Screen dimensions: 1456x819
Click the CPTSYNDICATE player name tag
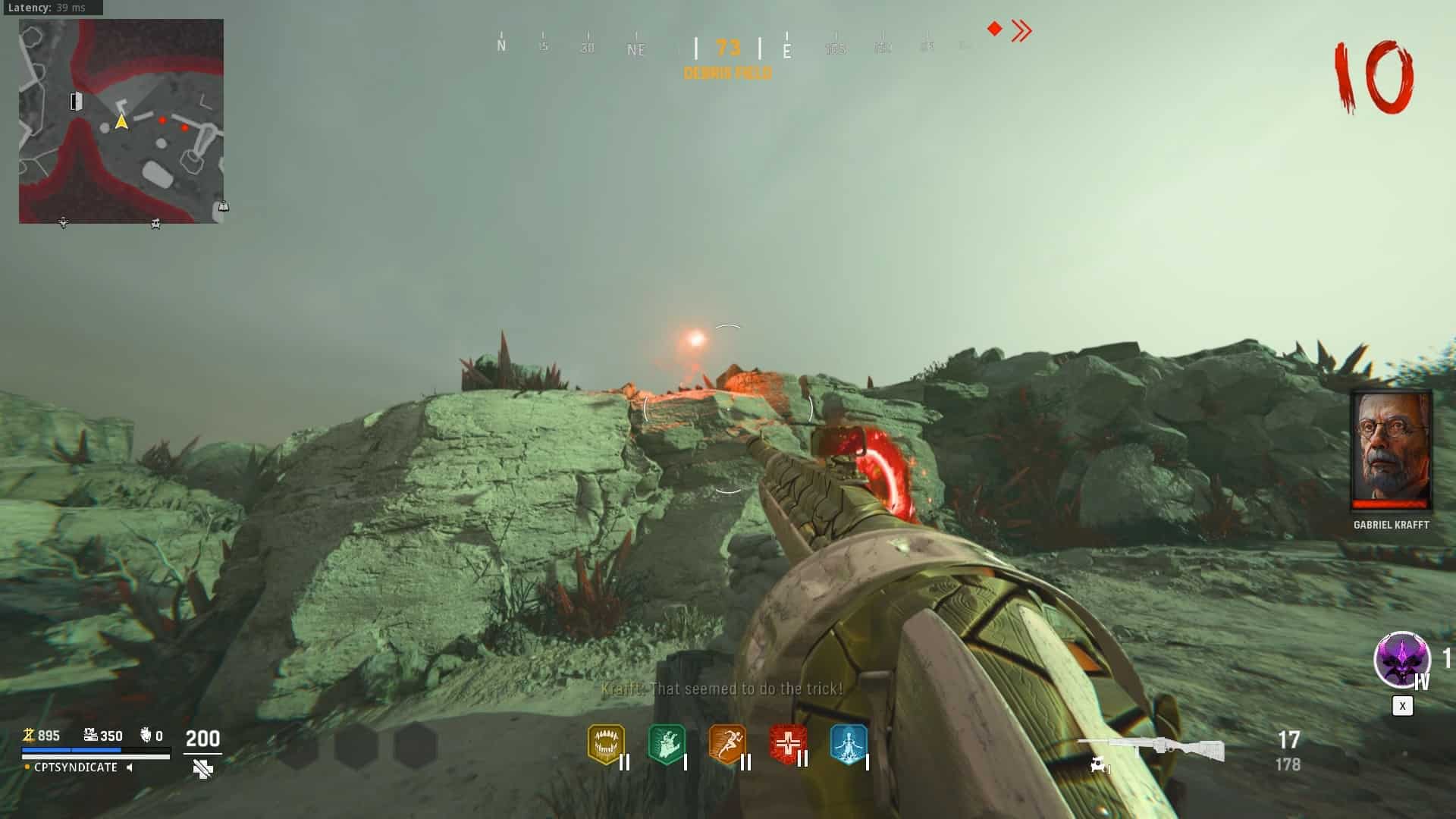tap(76, 767)
